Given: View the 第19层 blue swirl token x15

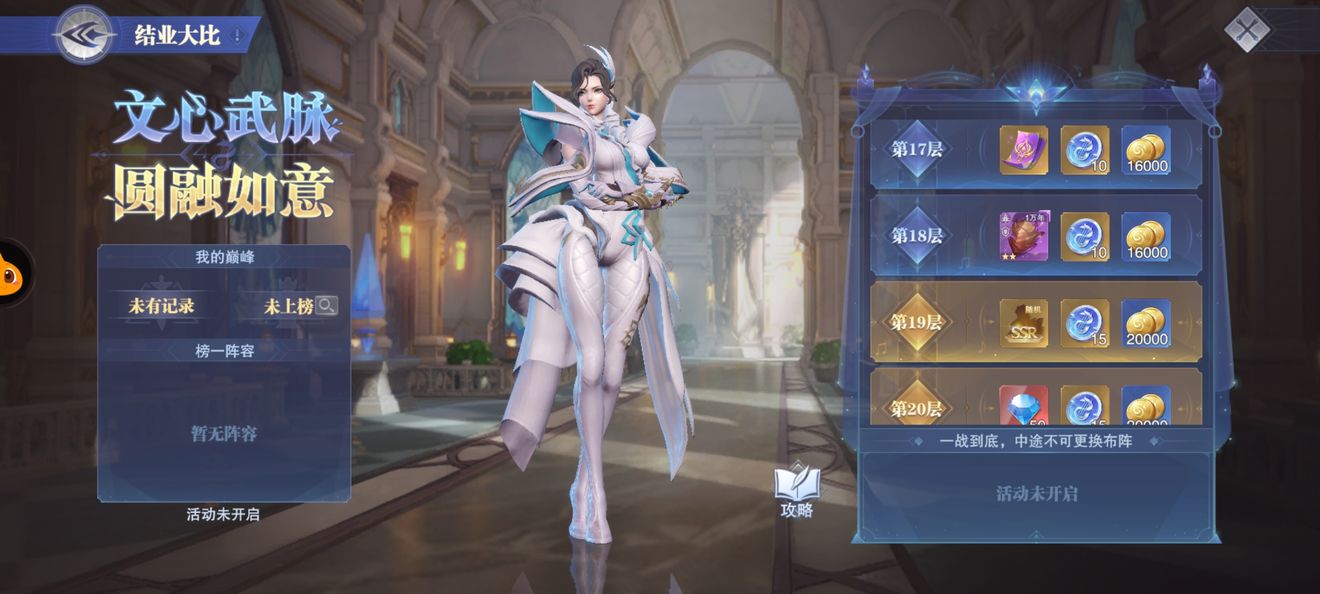Looking at the screenshot, I should 1085,323.
